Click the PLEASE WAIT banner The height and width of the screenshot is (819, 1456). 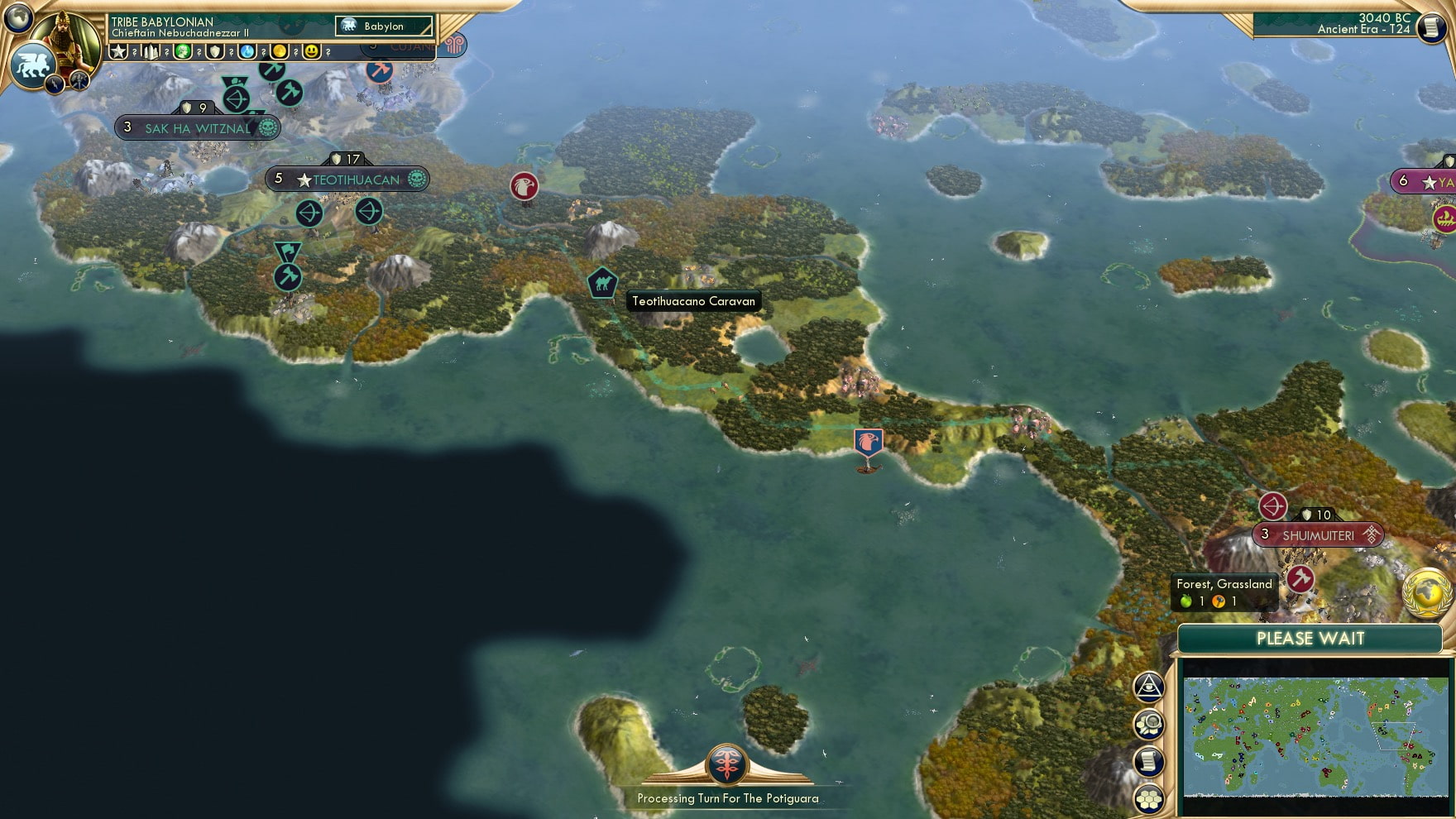pyautogui.click(x=1310, y=639)
